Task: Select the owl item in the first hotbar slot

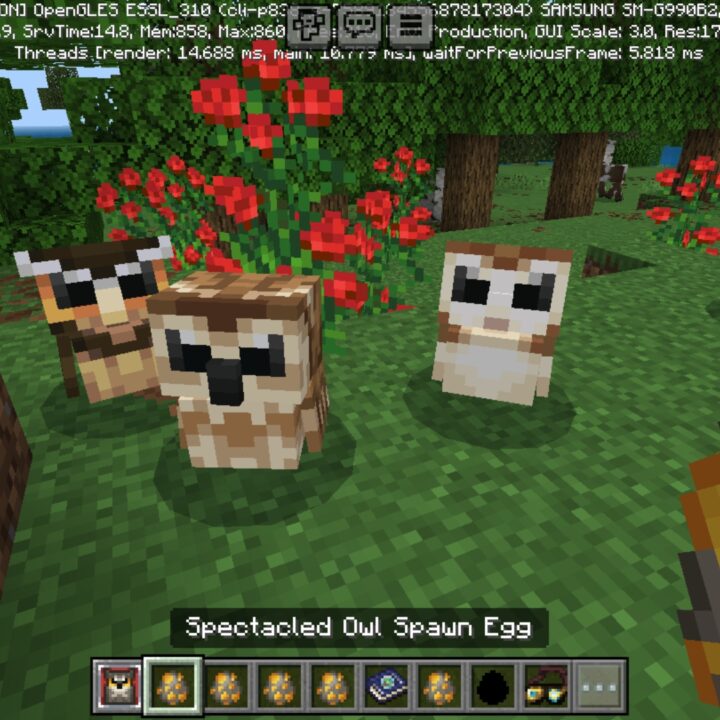Action: (x=120, y=686)
